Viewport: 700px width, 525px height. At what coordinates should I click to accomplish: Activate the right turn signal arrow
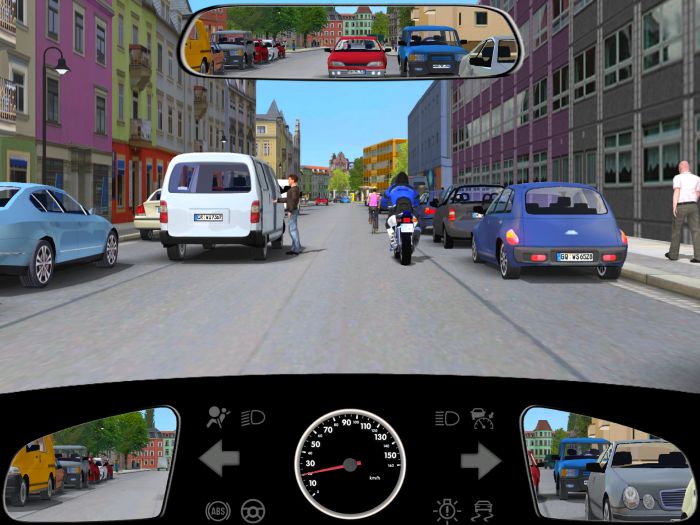click(480, 460)
